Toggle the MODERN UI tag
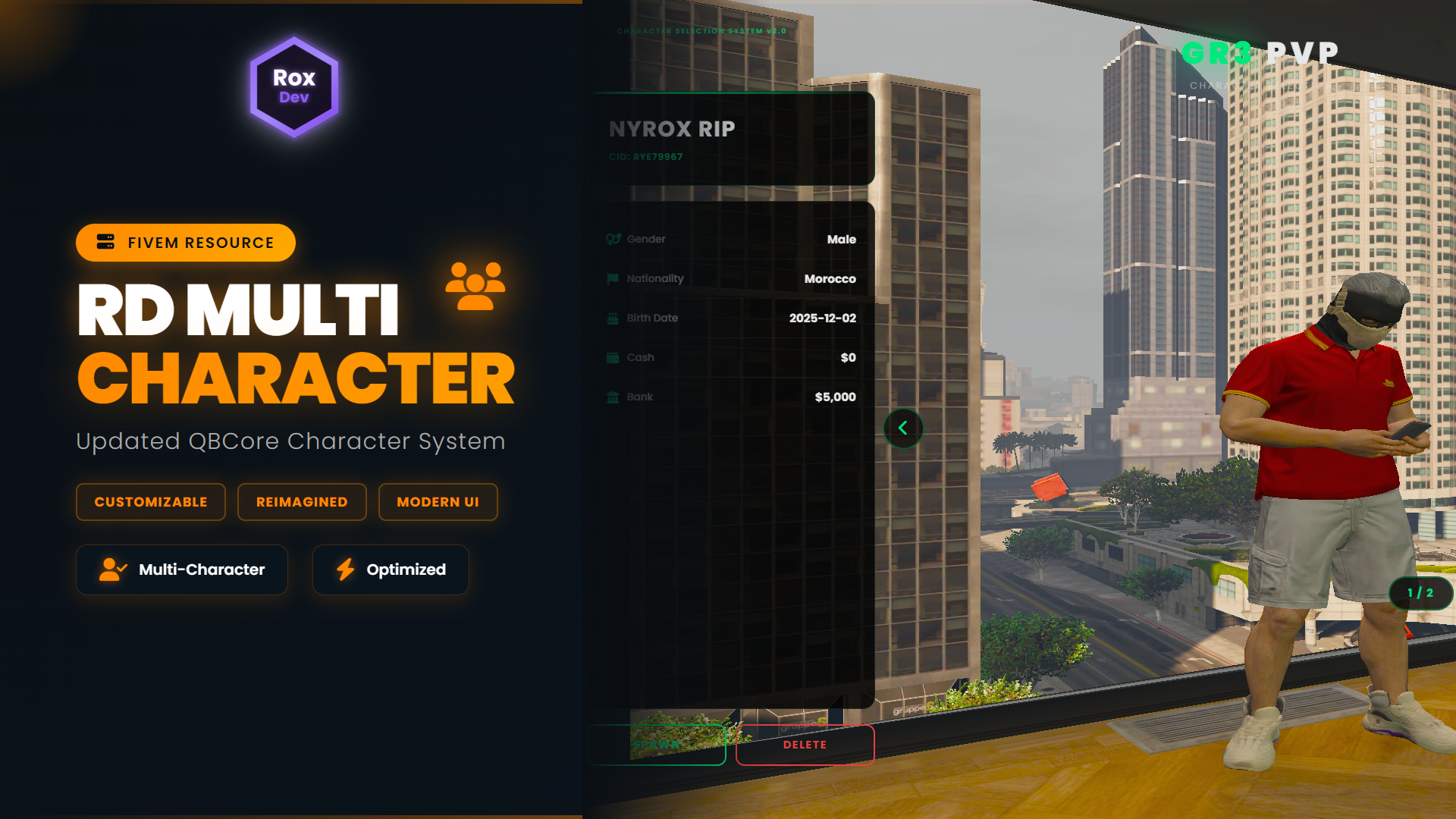 click(438, 501)
